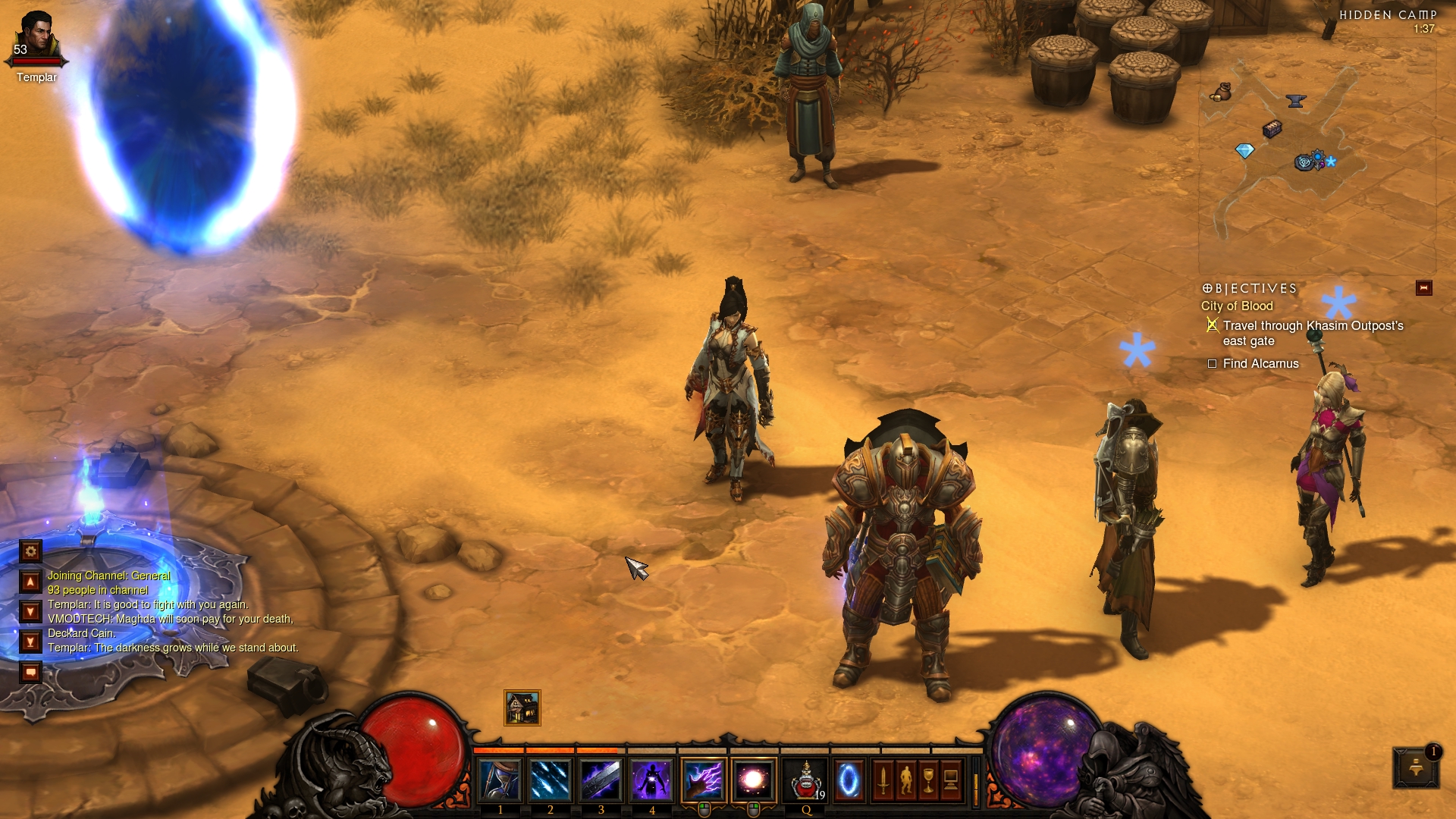Drink the red health potion
The image size is (1456, 819).
click(806, 780)
